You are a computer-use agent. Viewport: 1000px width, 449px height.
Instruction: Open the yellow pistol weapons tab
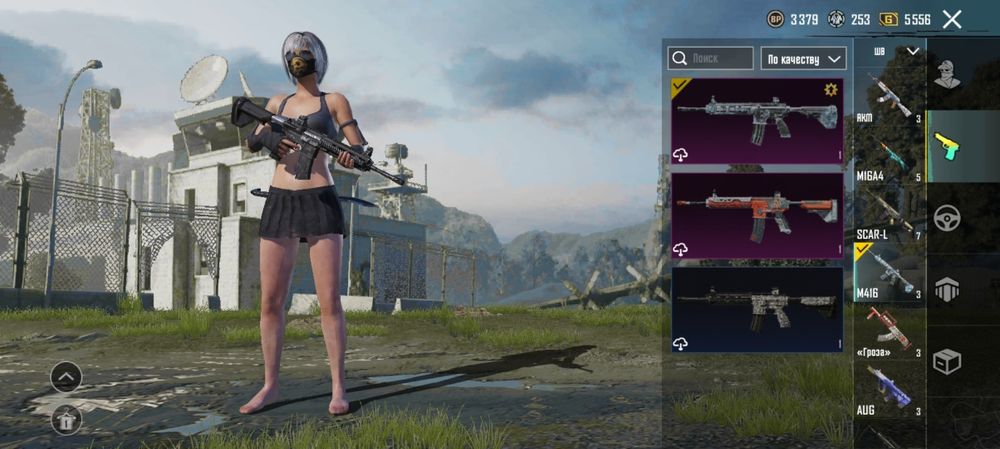pos(947,146)
